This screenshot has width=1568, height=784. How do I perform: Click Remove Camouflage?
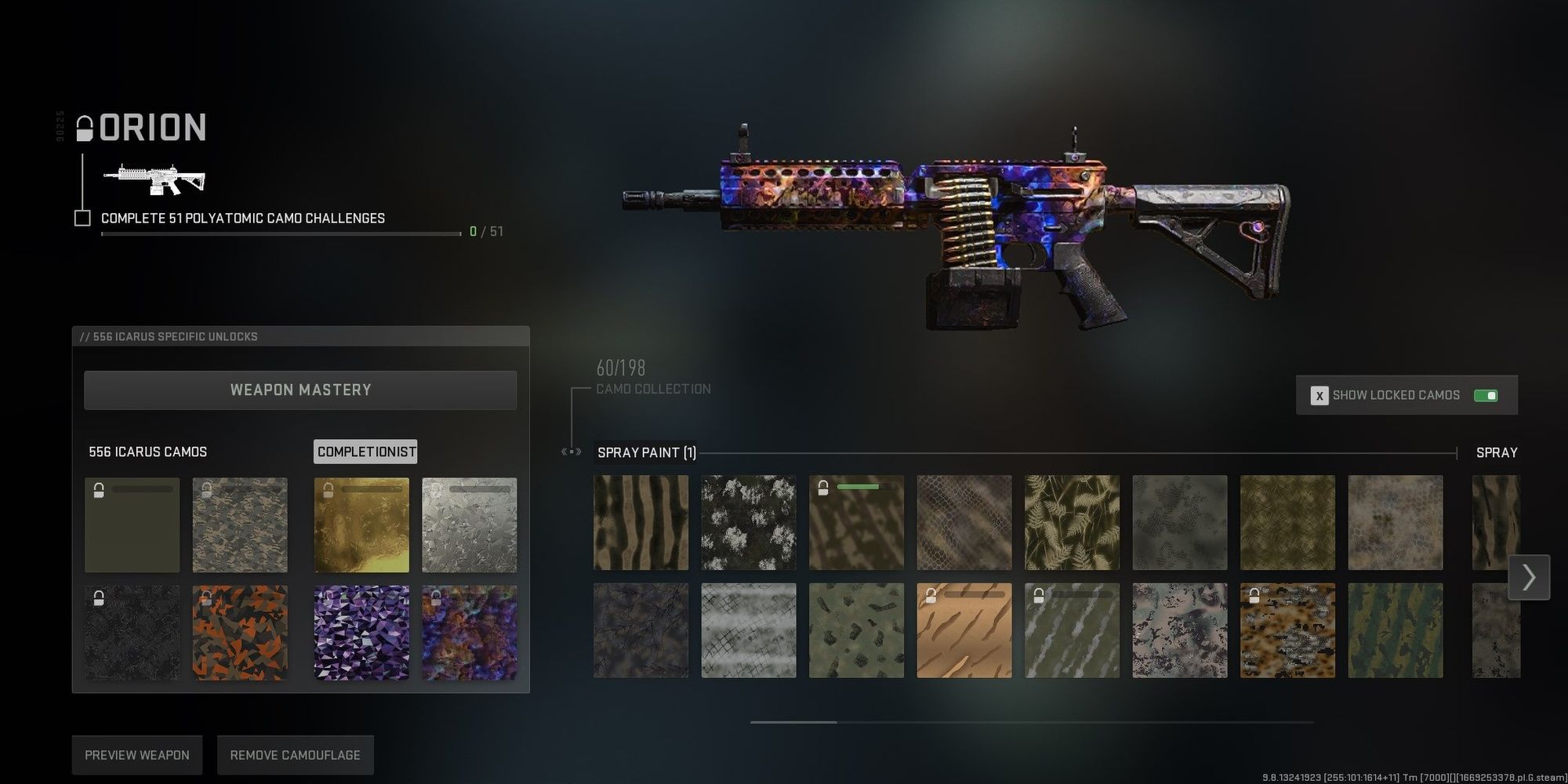click(x=295, y=754)
